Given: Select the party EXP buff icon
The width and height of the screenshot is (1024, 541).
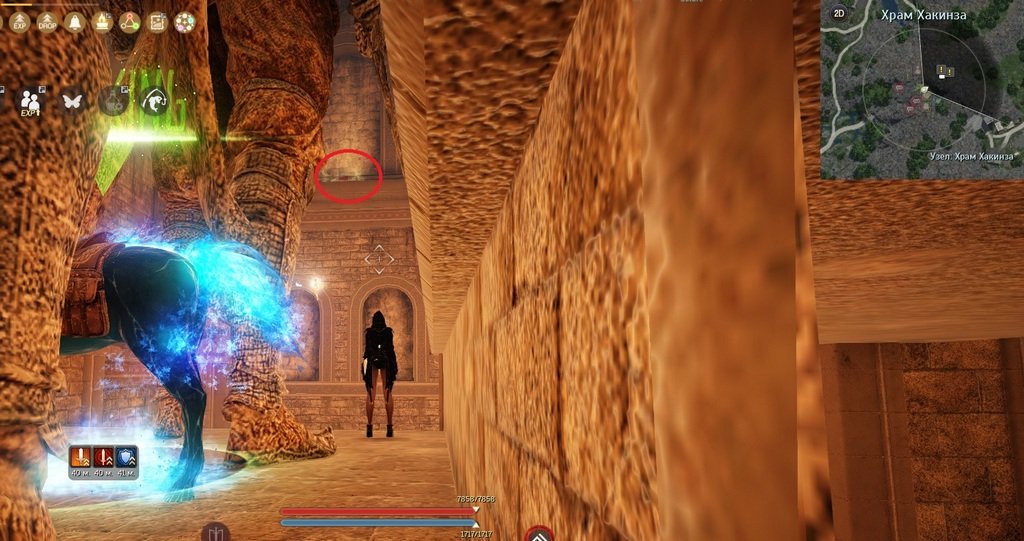Looking at the screenshot, I should click(x=31, y=100).
